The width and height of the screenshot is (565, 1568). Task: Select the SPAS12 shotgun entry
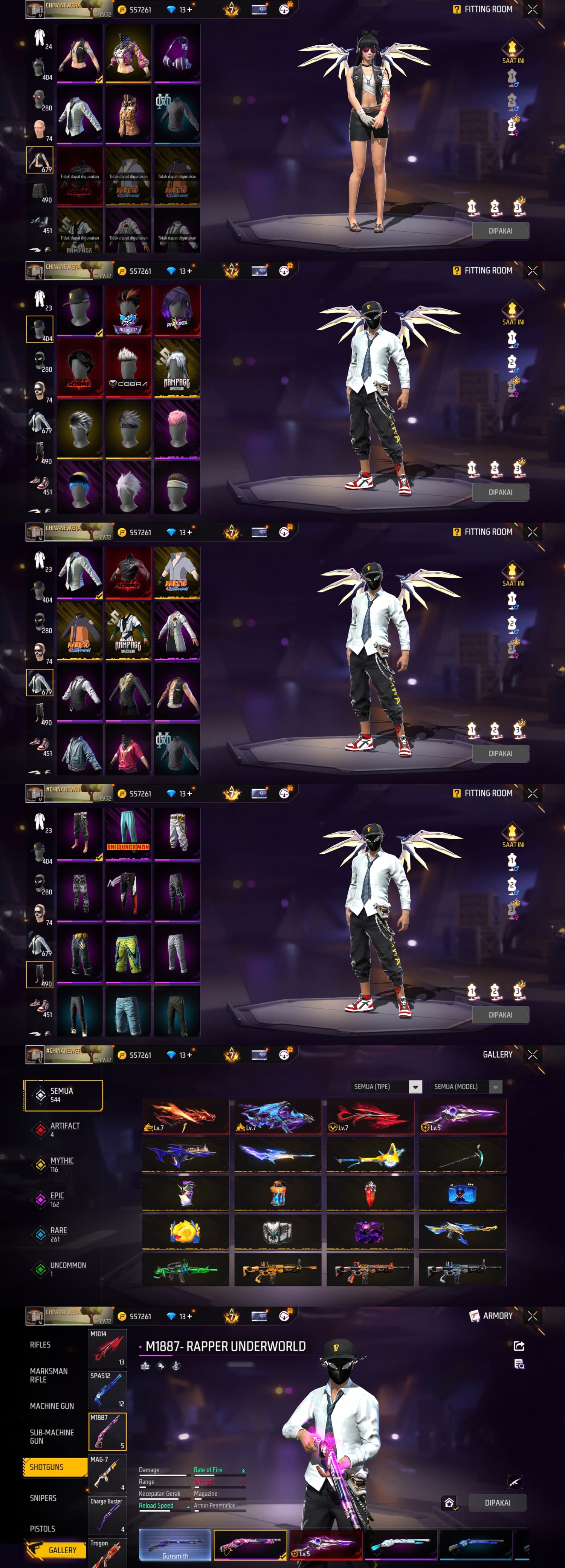[108, 1390]
